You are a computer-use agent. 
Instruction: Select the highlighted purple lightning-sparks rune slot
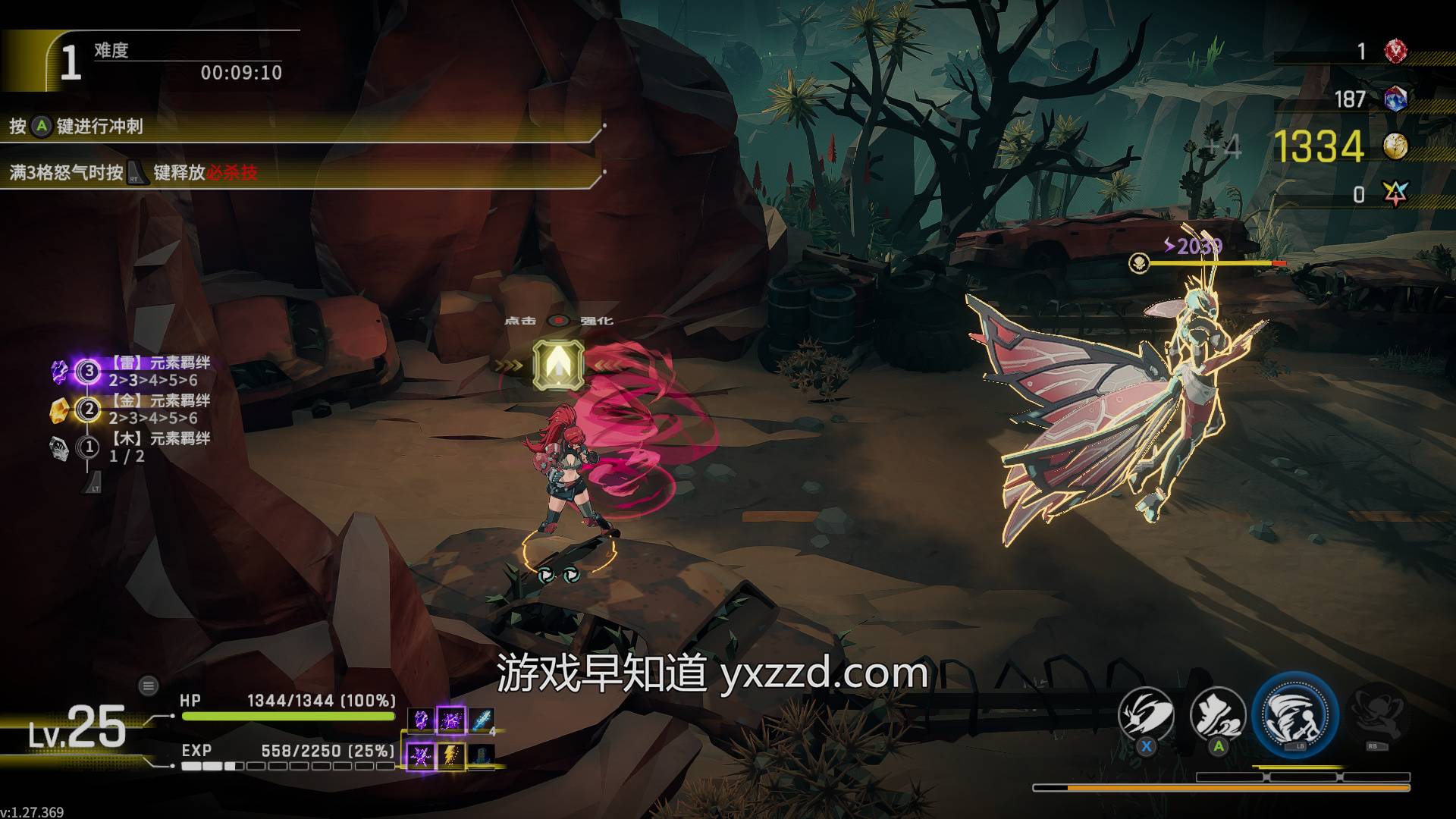click(451, 720)
